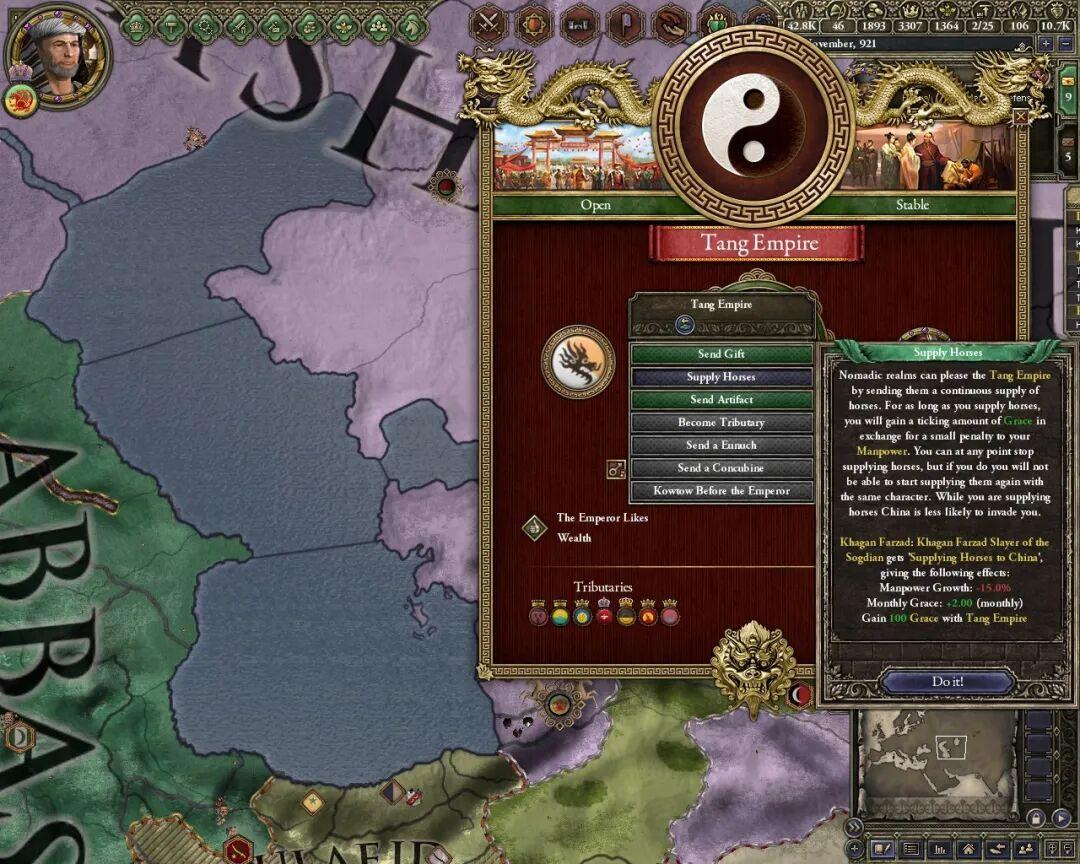The image size is (1080, 864).
Task: Increase game speed with the plus button
Action: click(x=1046, y=44)
